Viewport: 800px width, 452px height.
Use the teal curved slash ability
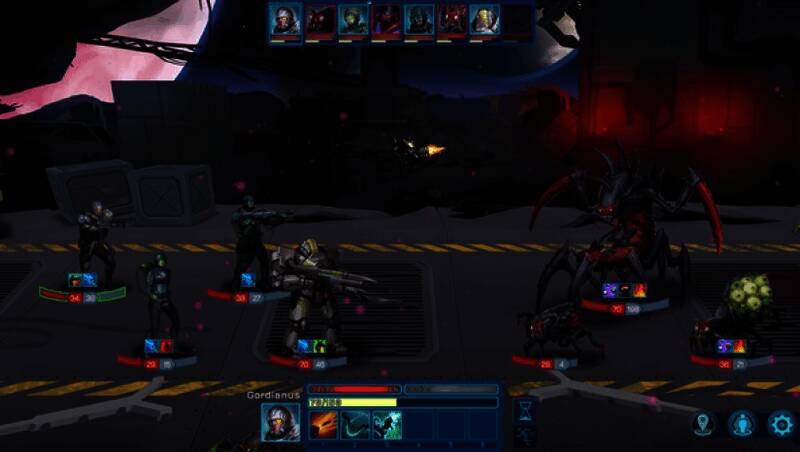[x=355, y=426]
